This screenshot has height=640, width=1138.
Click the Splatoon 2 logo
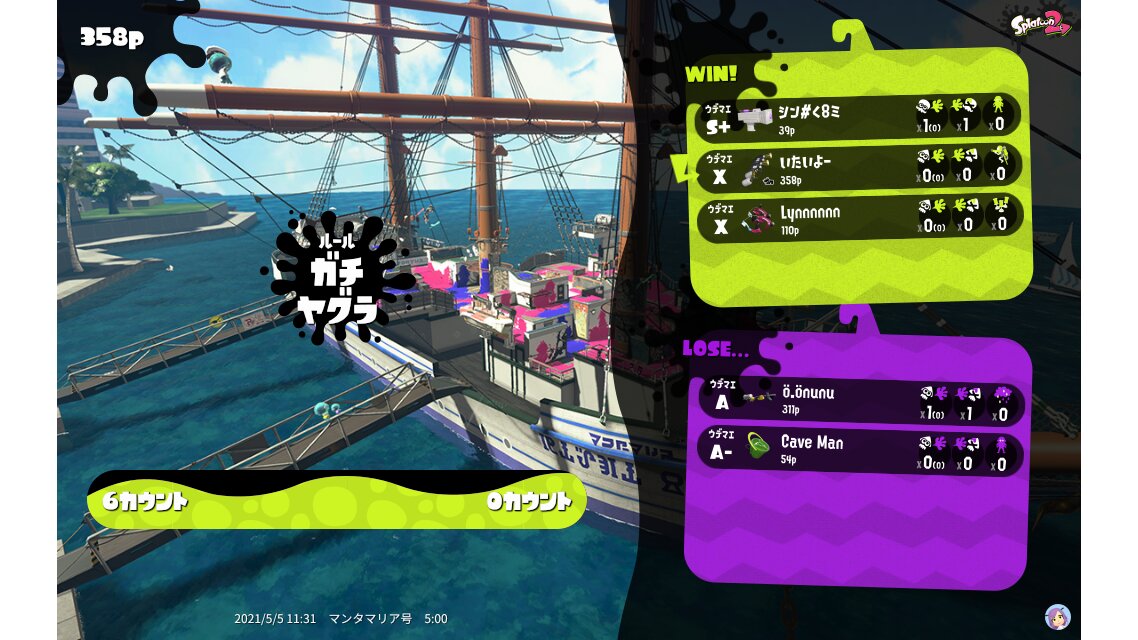tap(1040, 22)
